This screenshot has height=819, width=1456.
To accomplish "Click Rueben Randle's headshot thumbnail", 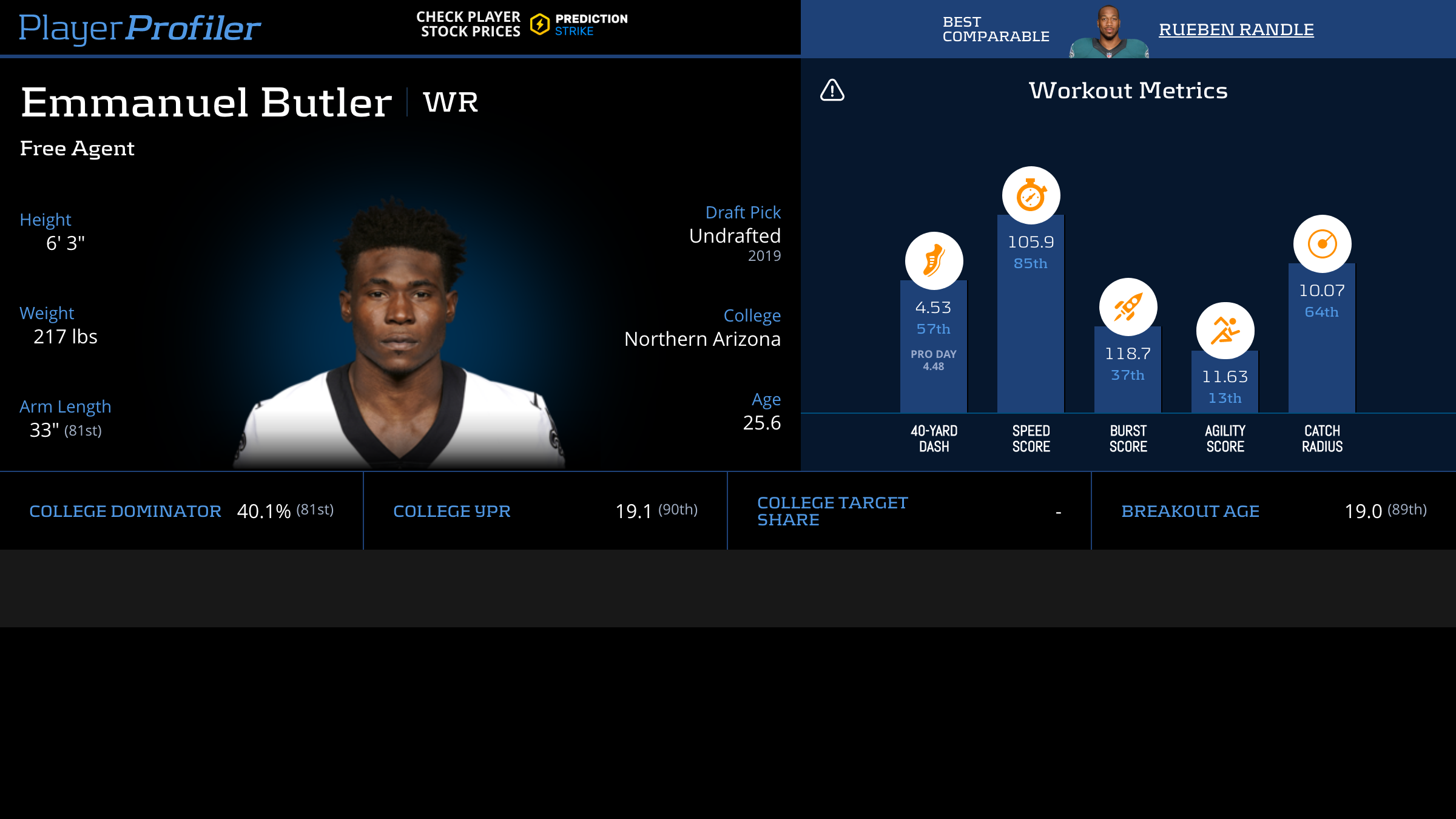I will coord(1108,32).
